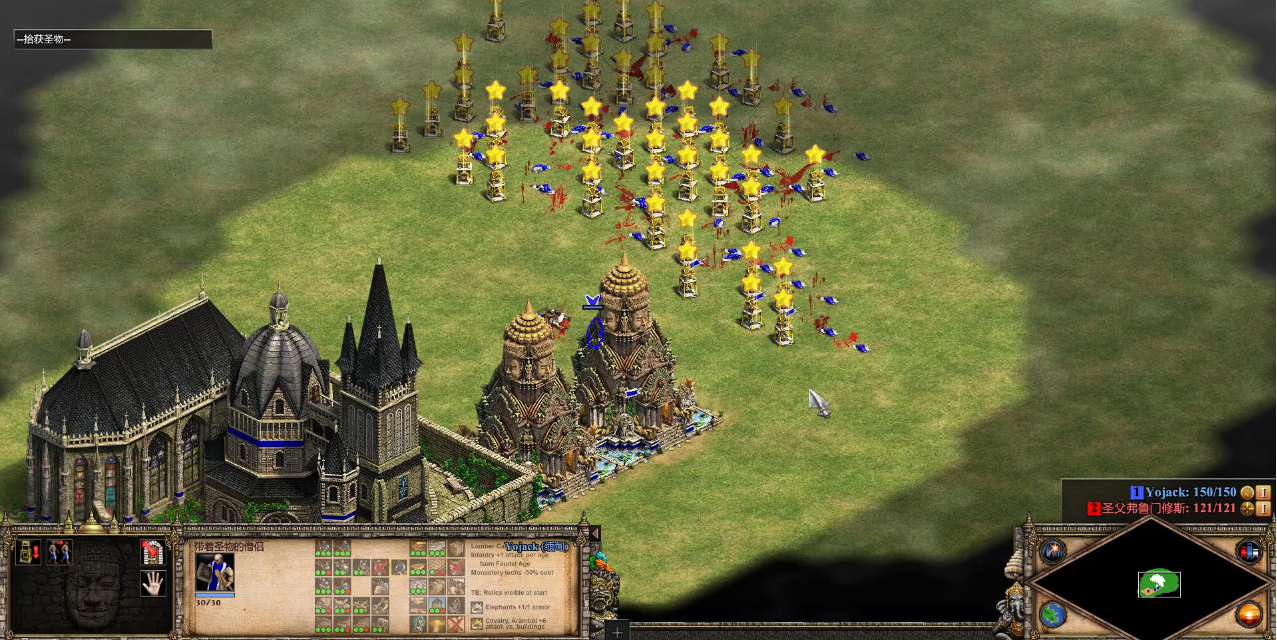This screenshot has width=1277, height=640.
Task: Select the monk carrying relic portrait
Action: [214, 573]
